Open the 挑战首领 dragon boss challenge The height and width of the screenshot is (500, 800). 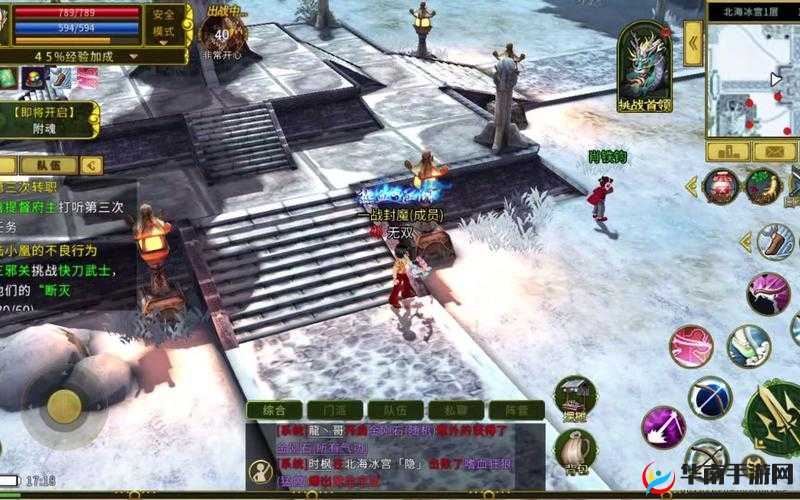(x=645, y=66)
